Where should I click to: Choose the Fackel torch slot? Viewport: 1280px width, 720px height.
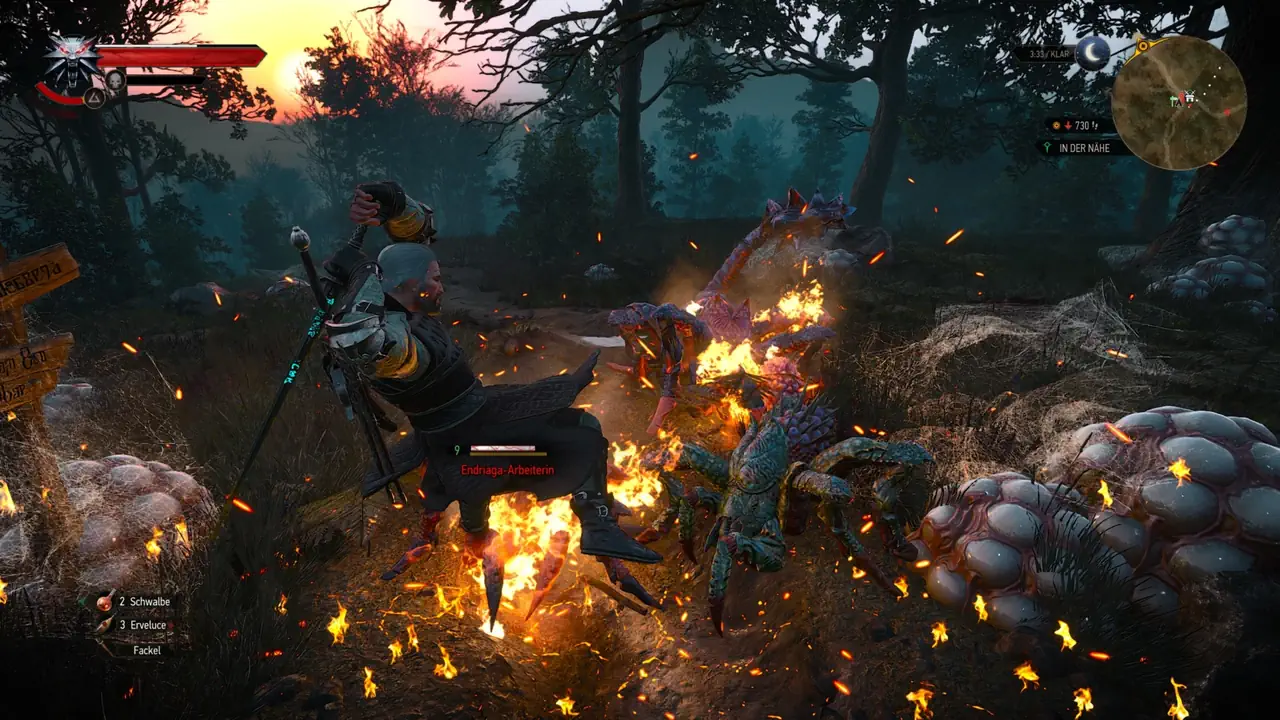[146, 649]
